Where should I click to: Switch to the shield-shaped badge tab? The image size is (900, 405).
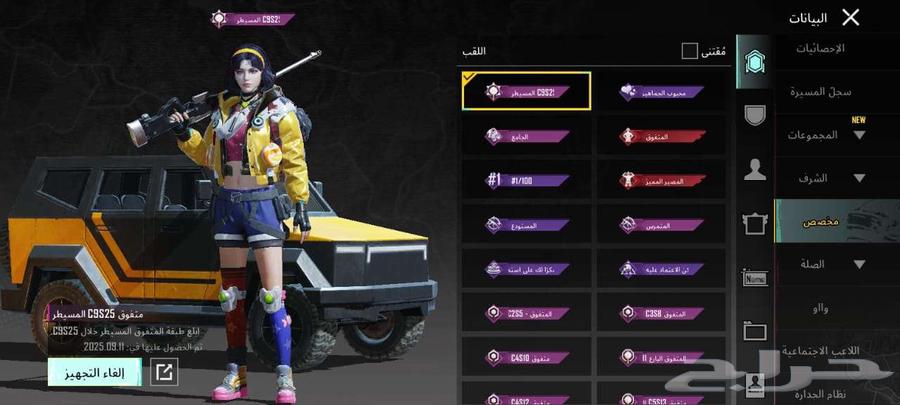[755, 115]
